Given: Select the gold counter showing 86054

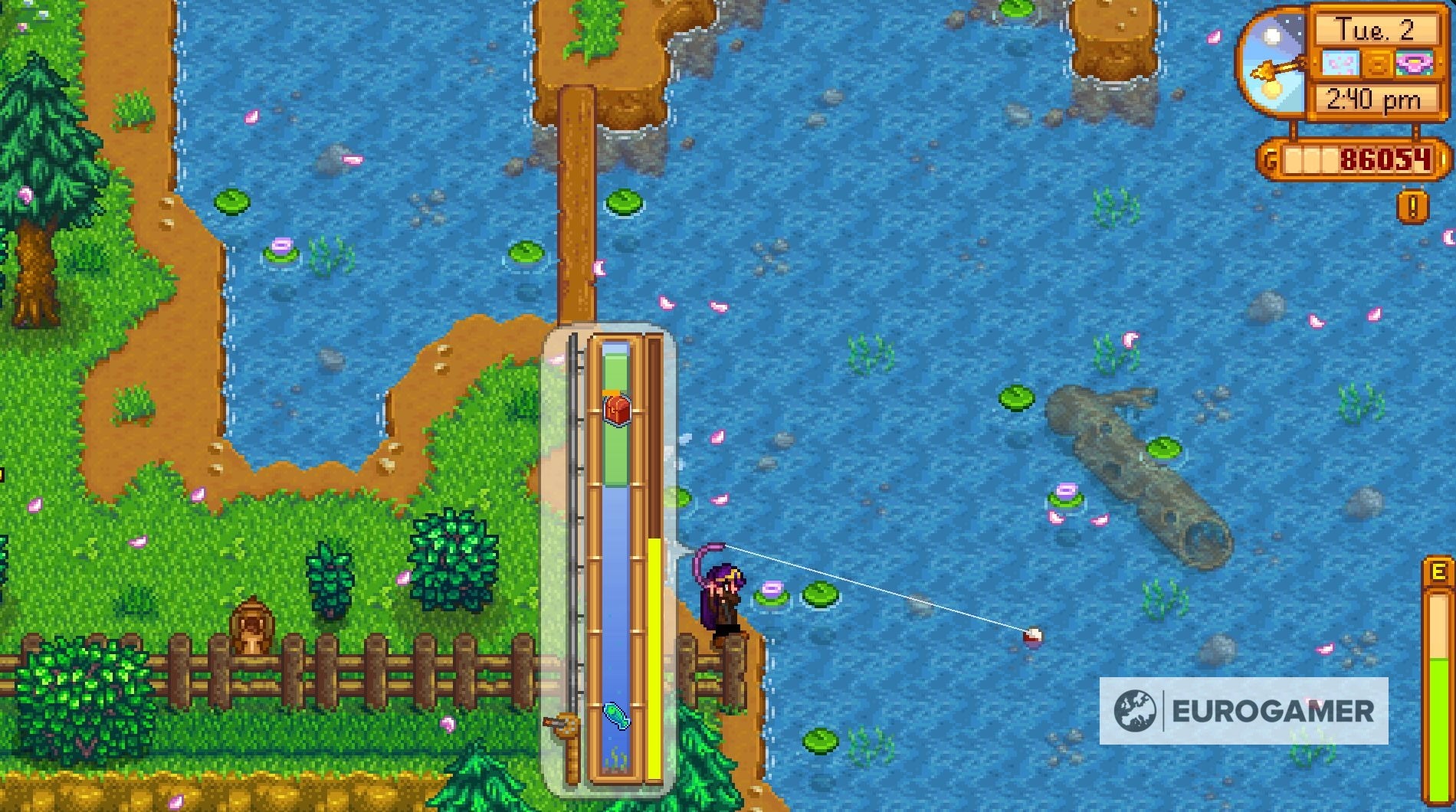Looking at the screenshot, I should pos(1385,160).
